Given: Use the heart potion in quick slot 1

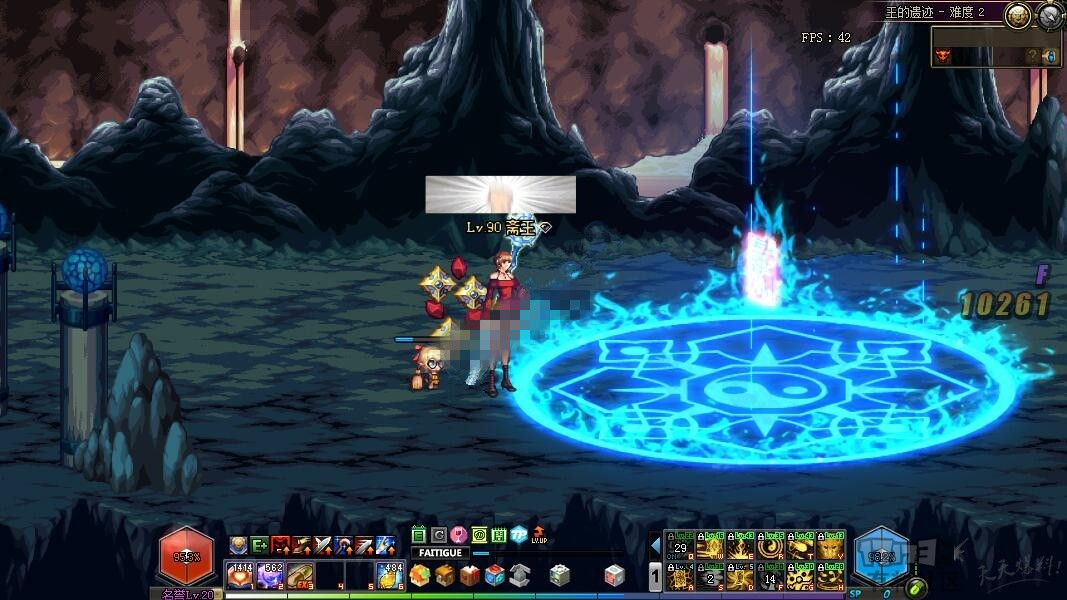Looking at the screenshot, I should (240, 575).
